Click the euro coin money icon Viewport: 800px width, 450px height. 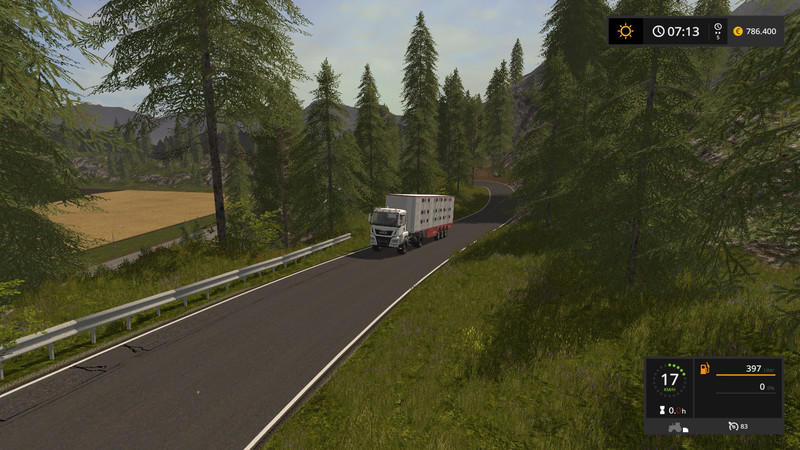(x=738, y=31)
